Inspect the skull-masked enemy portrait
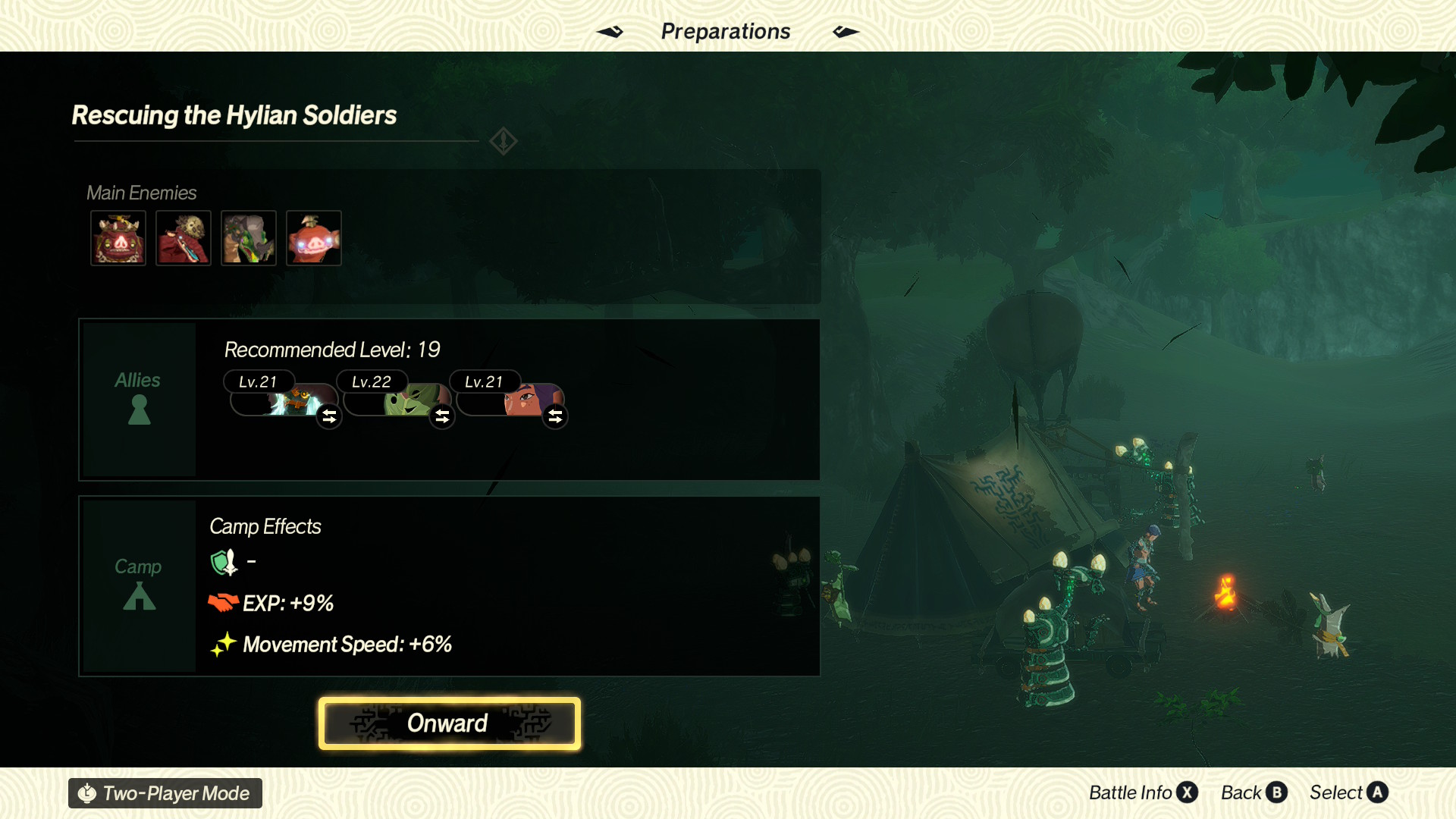The height and width of the screenshot is (819, 1456). point(184,238)
